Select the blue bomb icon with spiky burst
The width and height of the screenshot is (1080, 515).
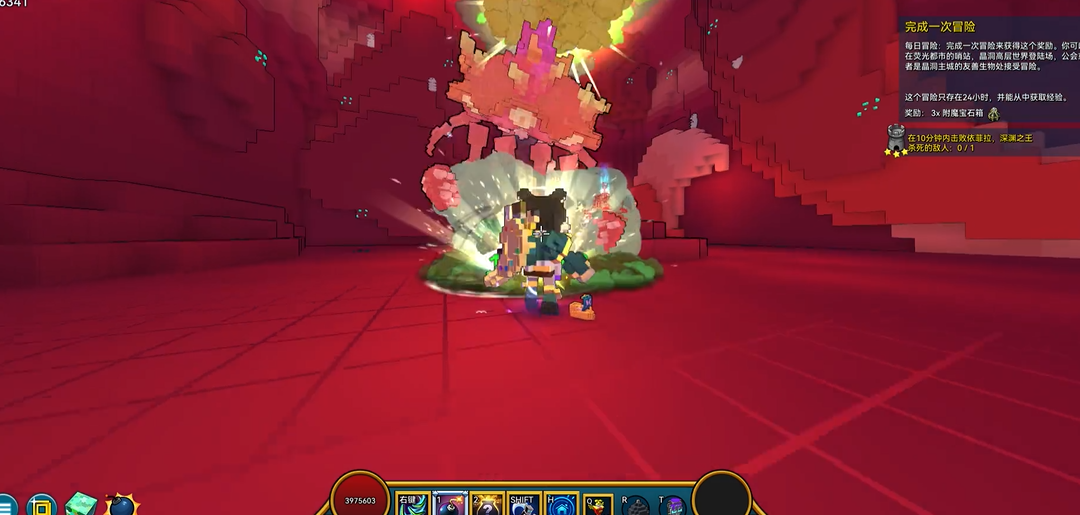point(121,505)
